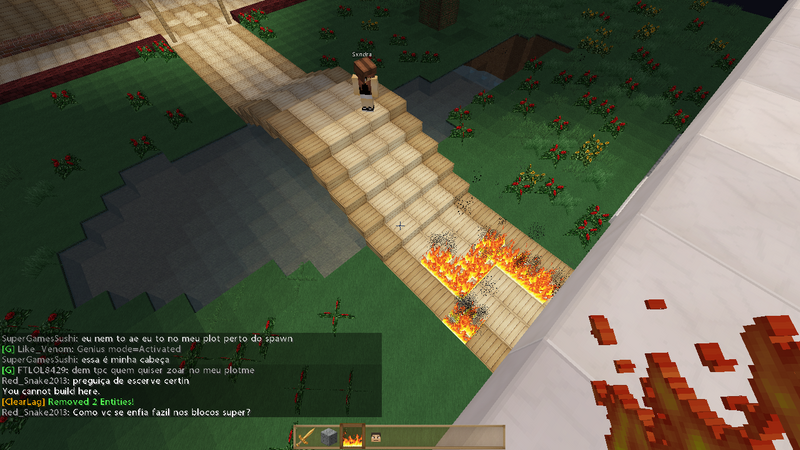800x450 pixels.
Task: Click the ClearLag message in the chat log
Action: pos(66,401)
